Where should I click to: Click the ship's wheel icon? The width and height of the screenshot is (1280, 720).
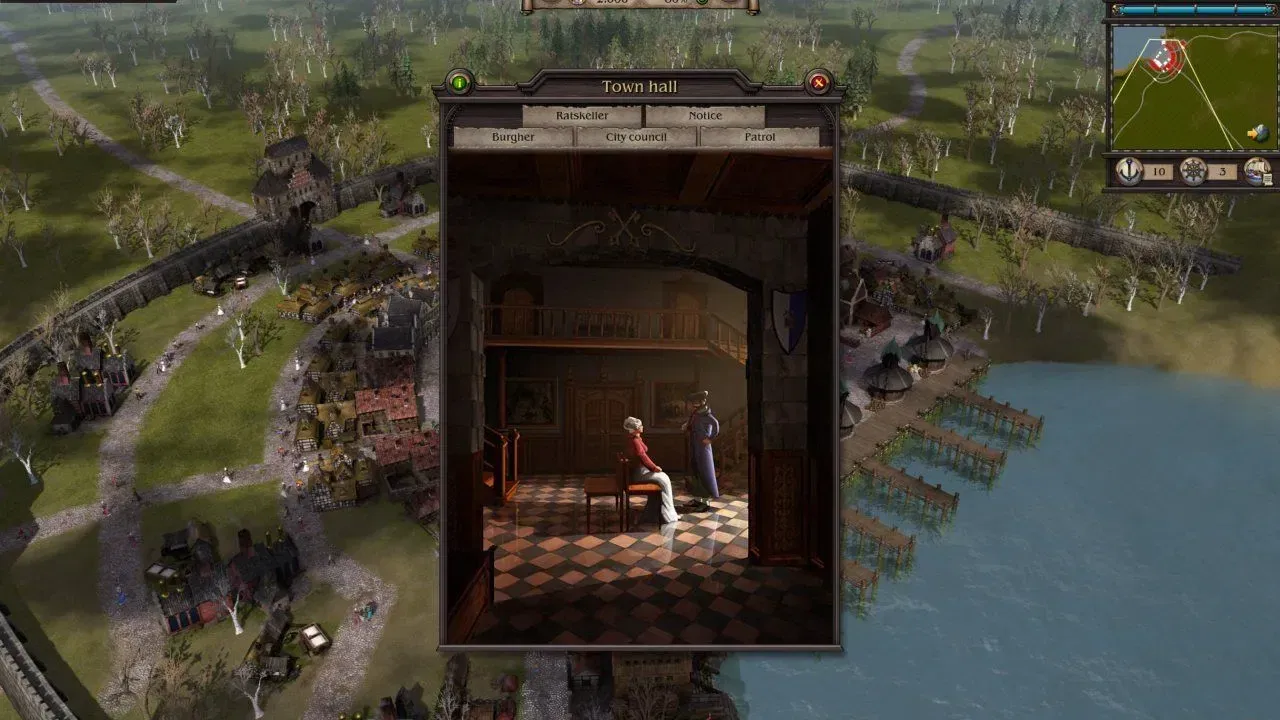[1193, 171]
